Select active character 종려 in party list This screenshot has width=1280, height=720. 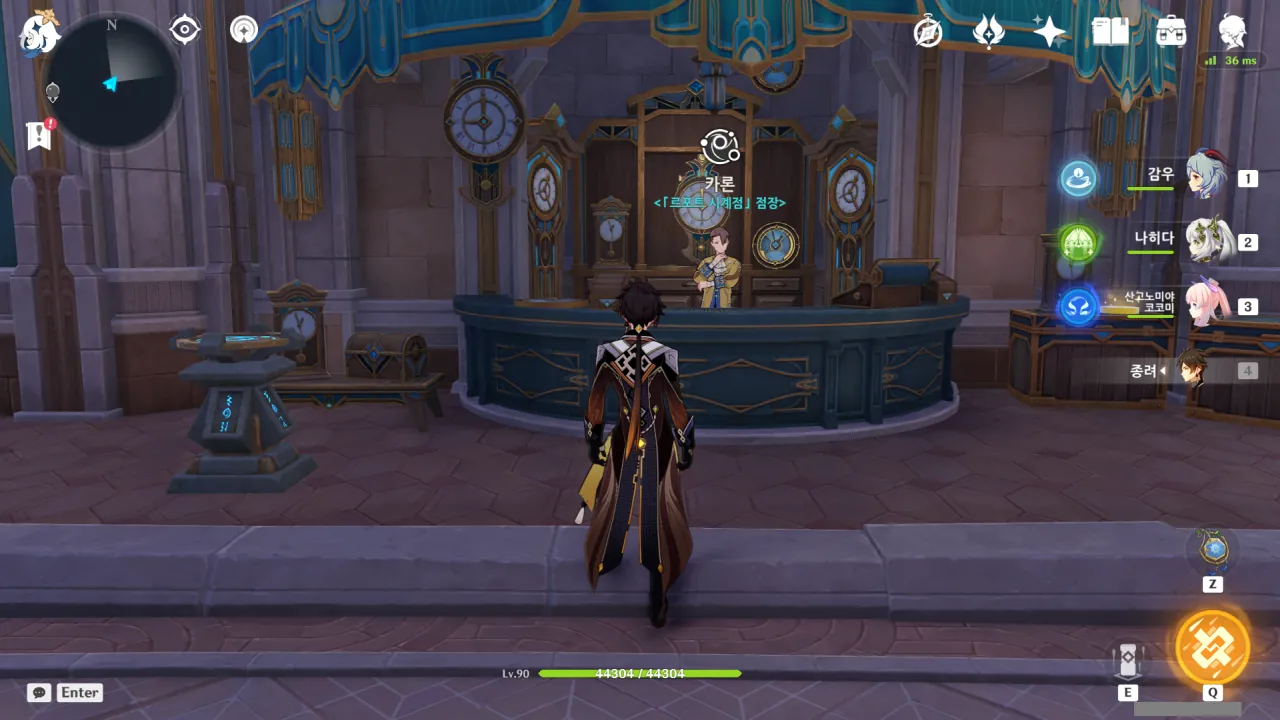[1192, 370]
